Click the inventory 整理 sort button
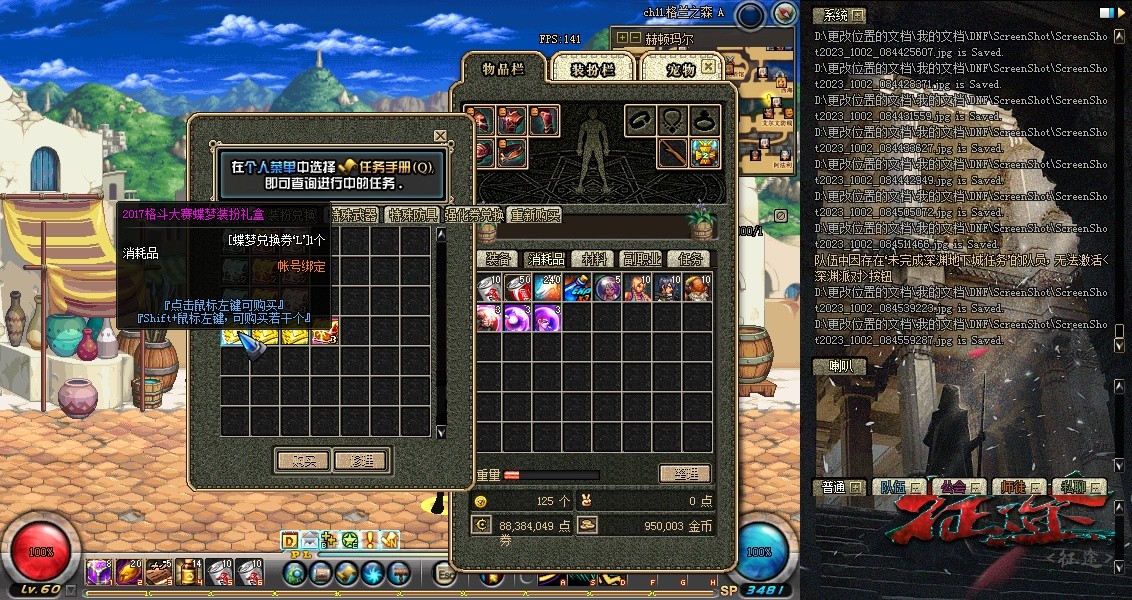Screen dimensions: 1132x600 click(x=685, y=474)
